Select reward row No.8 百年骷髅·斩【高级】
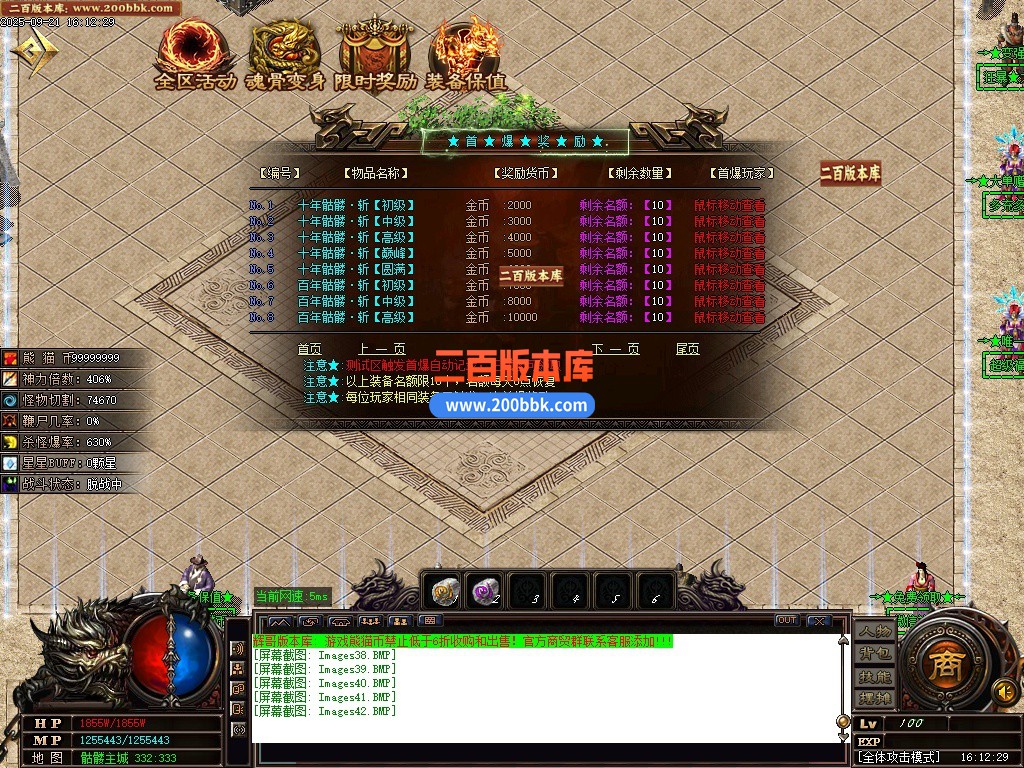The height and width of the screenshot is (768, 1024). (356, 317)
